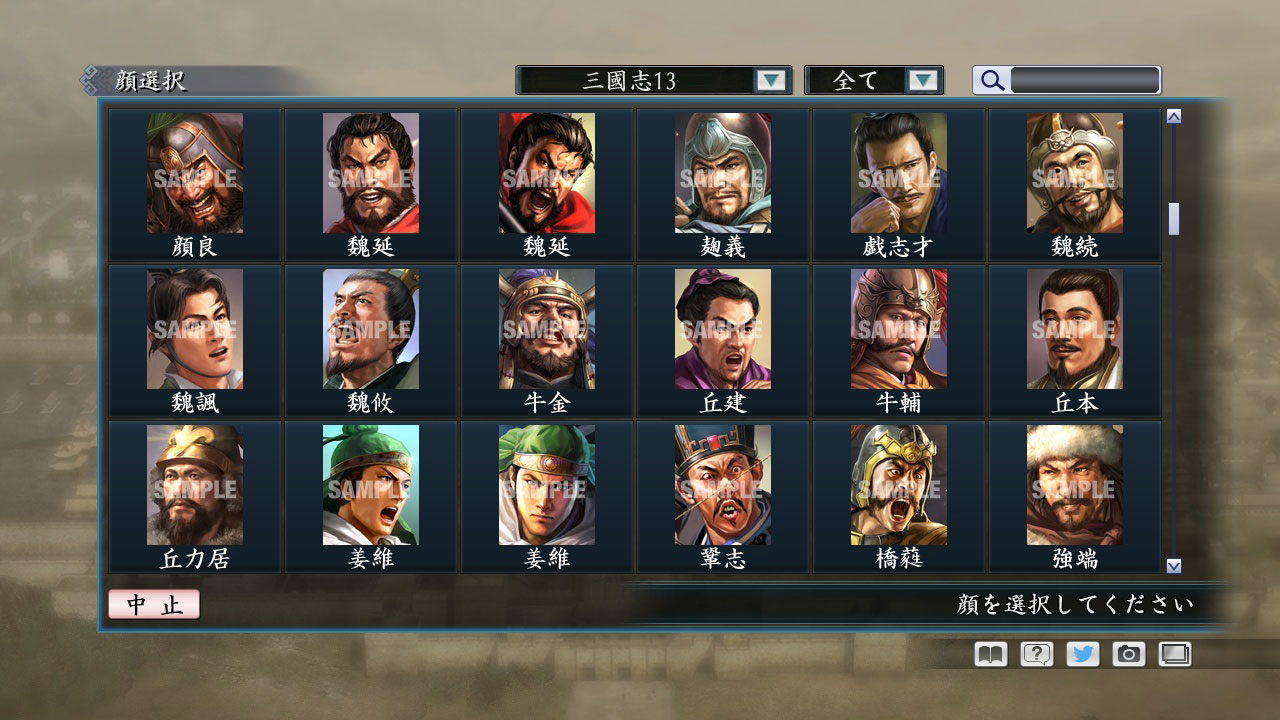The image size is (1280, 720).
Task: Expand the dropdown arrow next to 三國志13
Action: [770, 79]
